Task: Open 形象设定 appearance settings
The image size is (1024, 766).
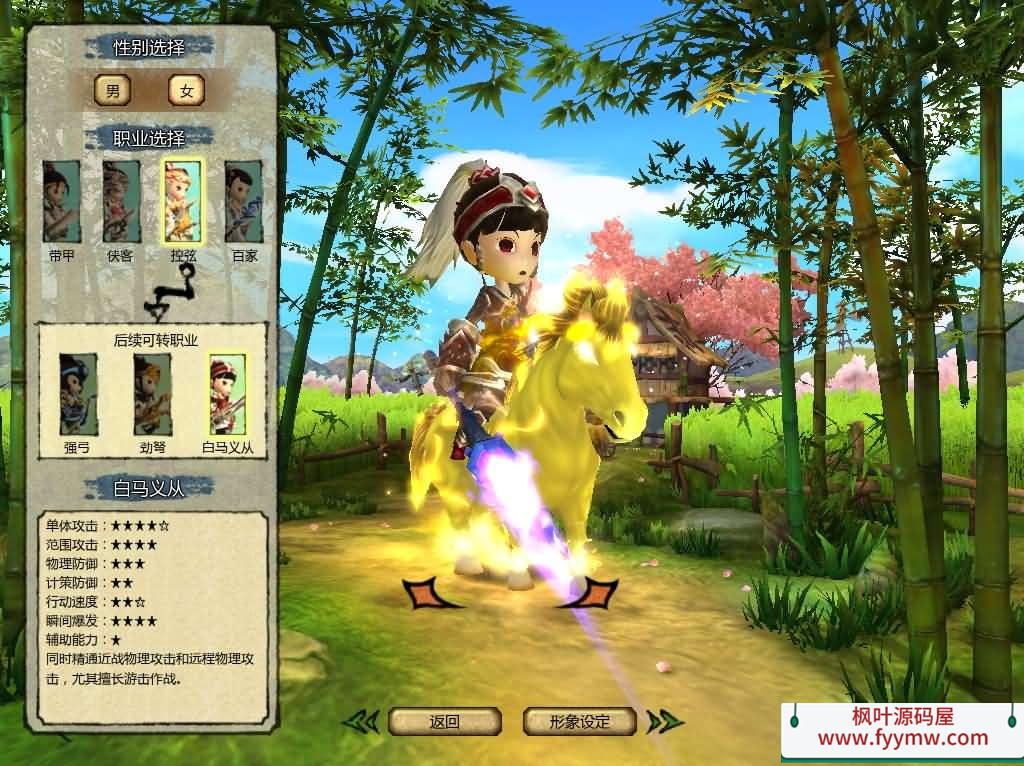Action: coord(580,721)
